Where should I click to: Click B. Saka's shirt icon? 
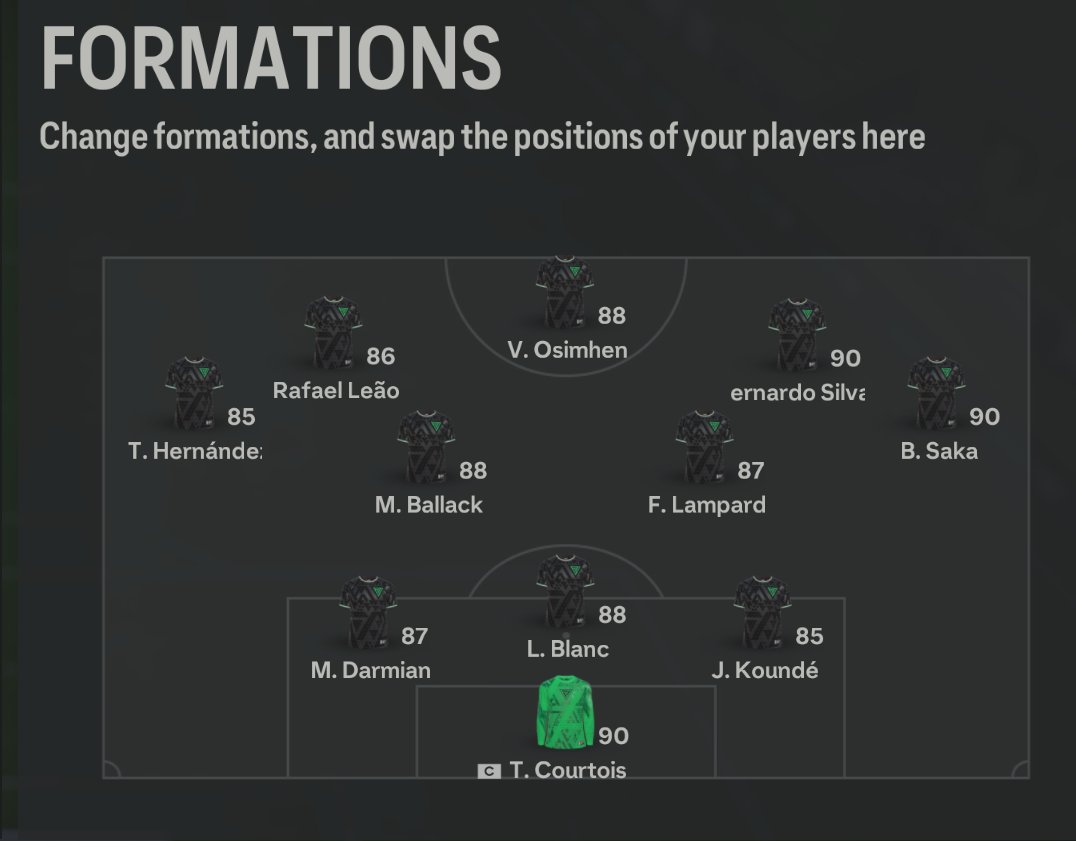(x=936, y=394)
